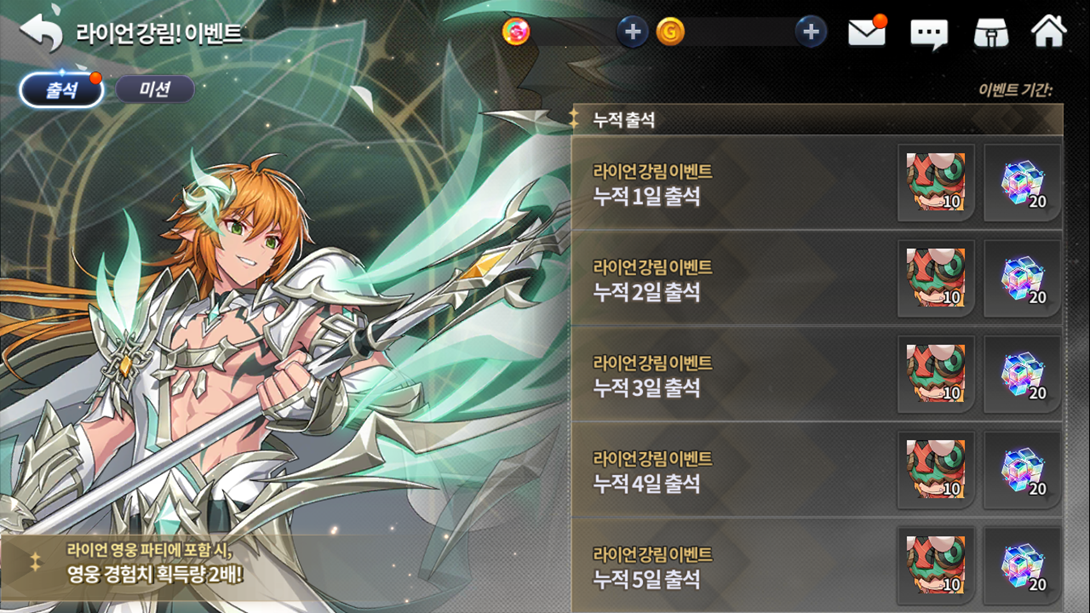The width and height of the screenshot is (1090, 613).
Task: Select the 누적 3일 출석 hero reward icon
Action: [936, 375]
